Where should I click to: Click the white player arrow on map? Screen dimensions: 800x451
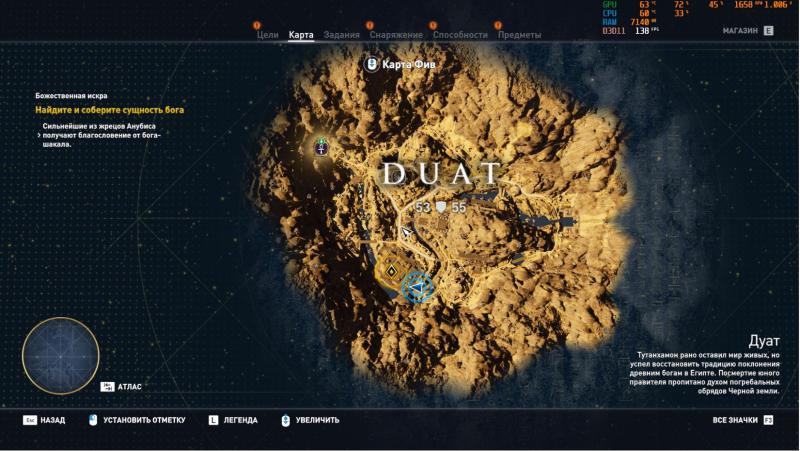tap(406, 233)
